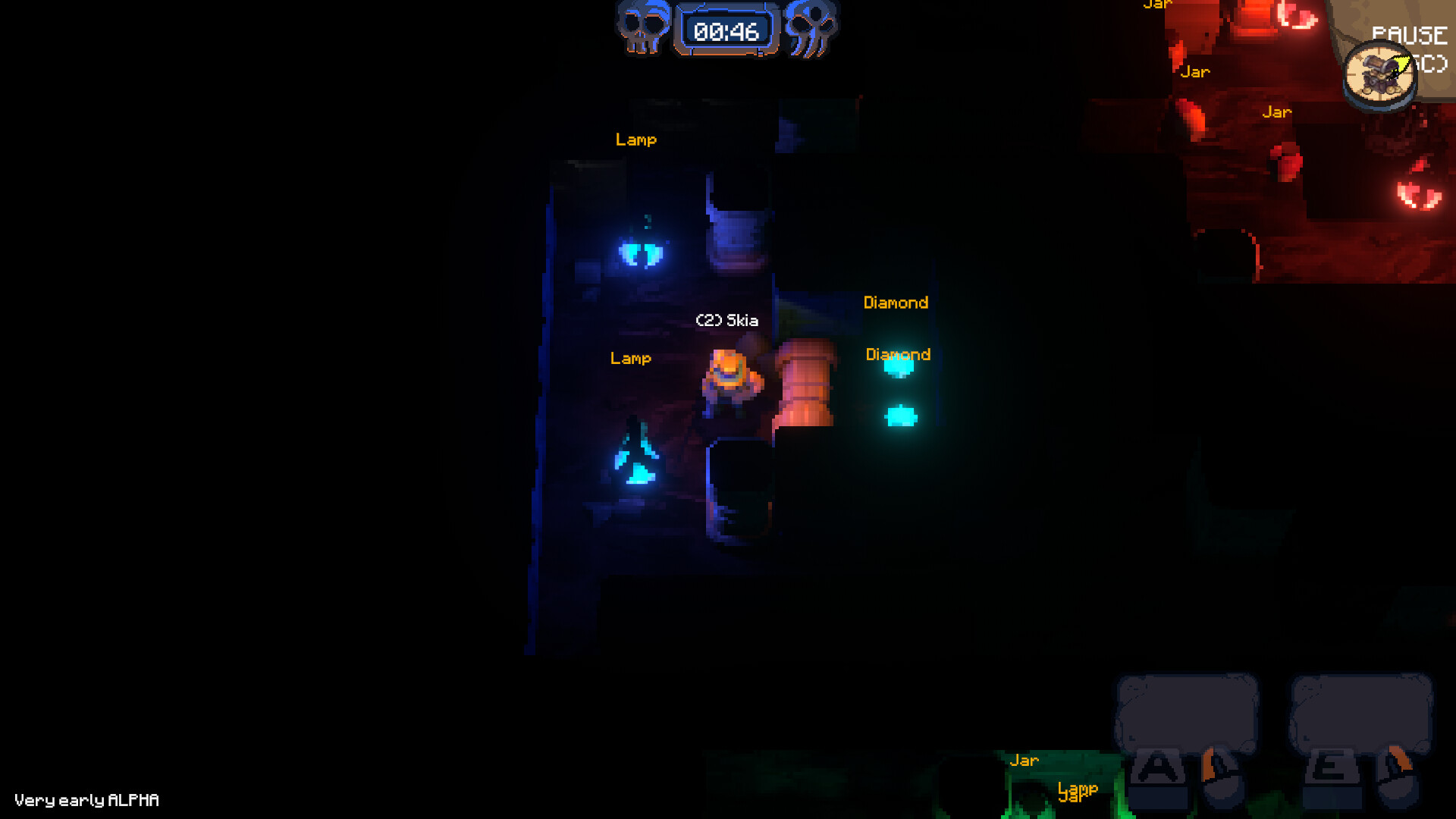Viewport: 1456px width, 819px height.
Task: Click the Very early ALPHA text
Action: click(87, 800)
